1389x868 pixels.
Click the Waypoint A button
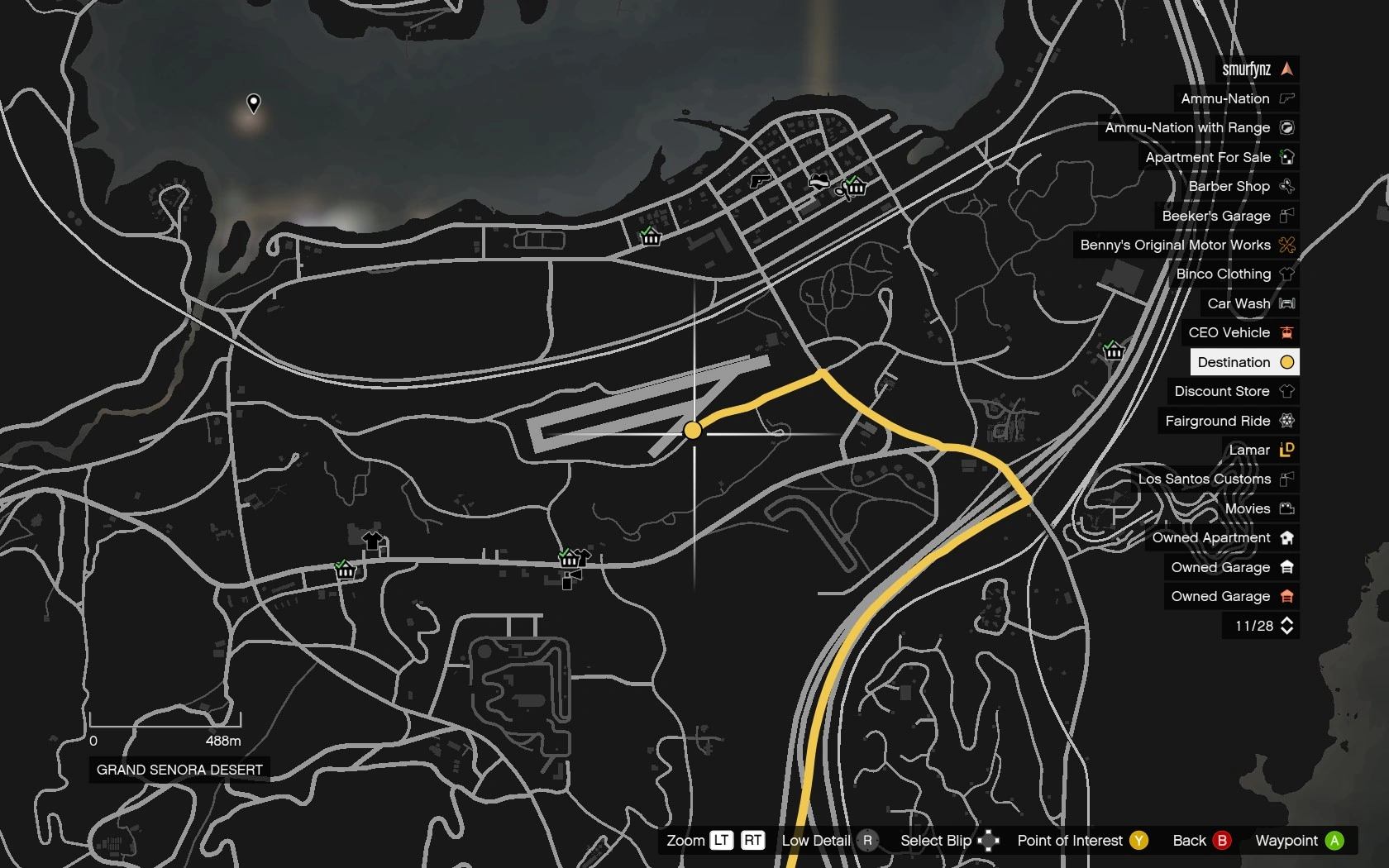pos(1299,840)
